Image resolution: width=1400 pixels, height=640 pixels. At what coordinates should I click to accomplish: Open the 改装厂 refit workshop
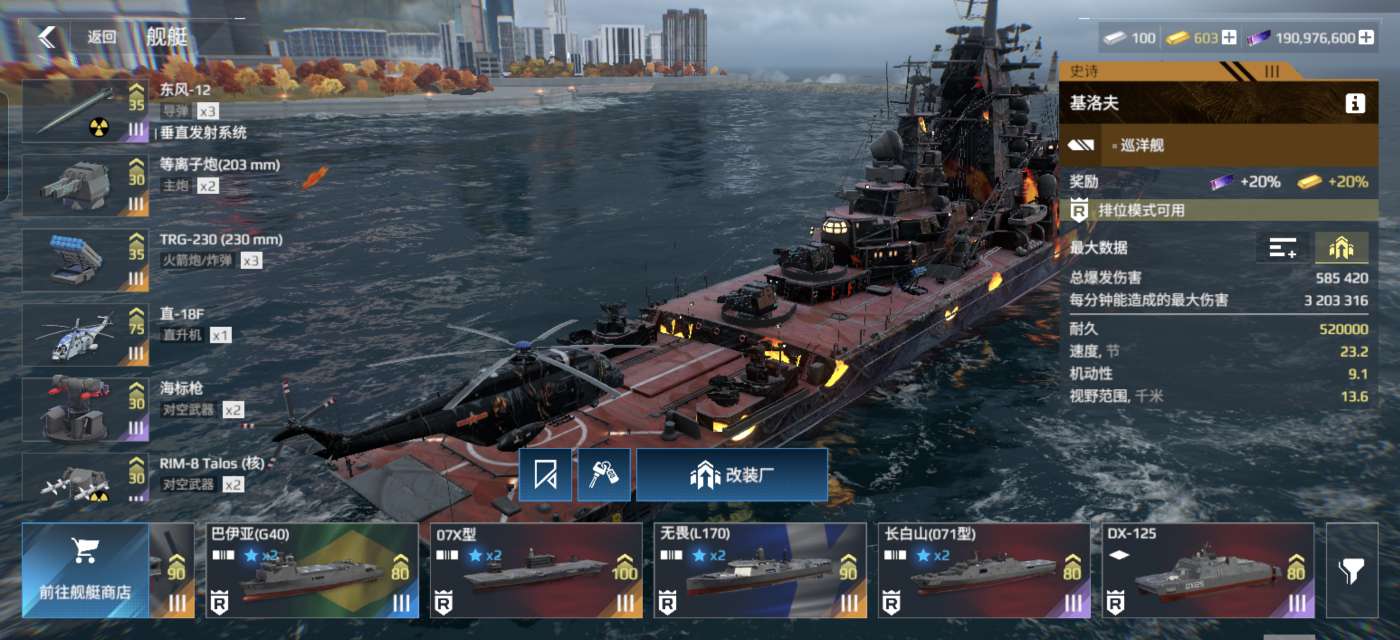(x=732, y=475)
